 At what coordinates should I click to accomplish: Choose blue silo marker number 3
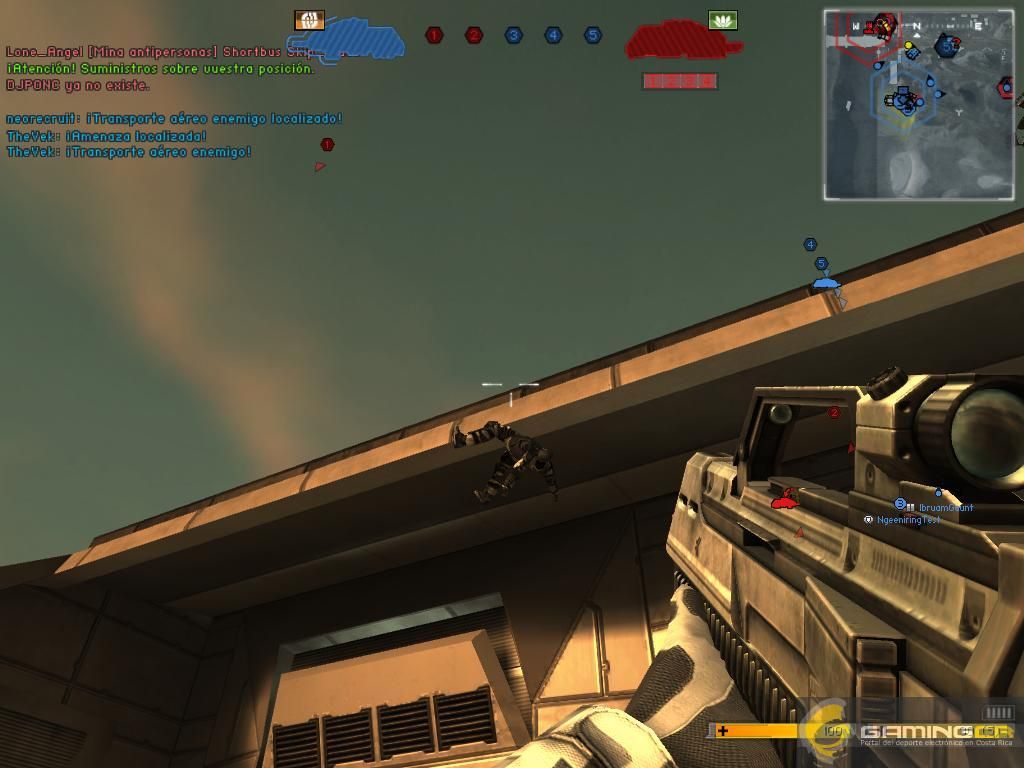(x=513, y=35)
